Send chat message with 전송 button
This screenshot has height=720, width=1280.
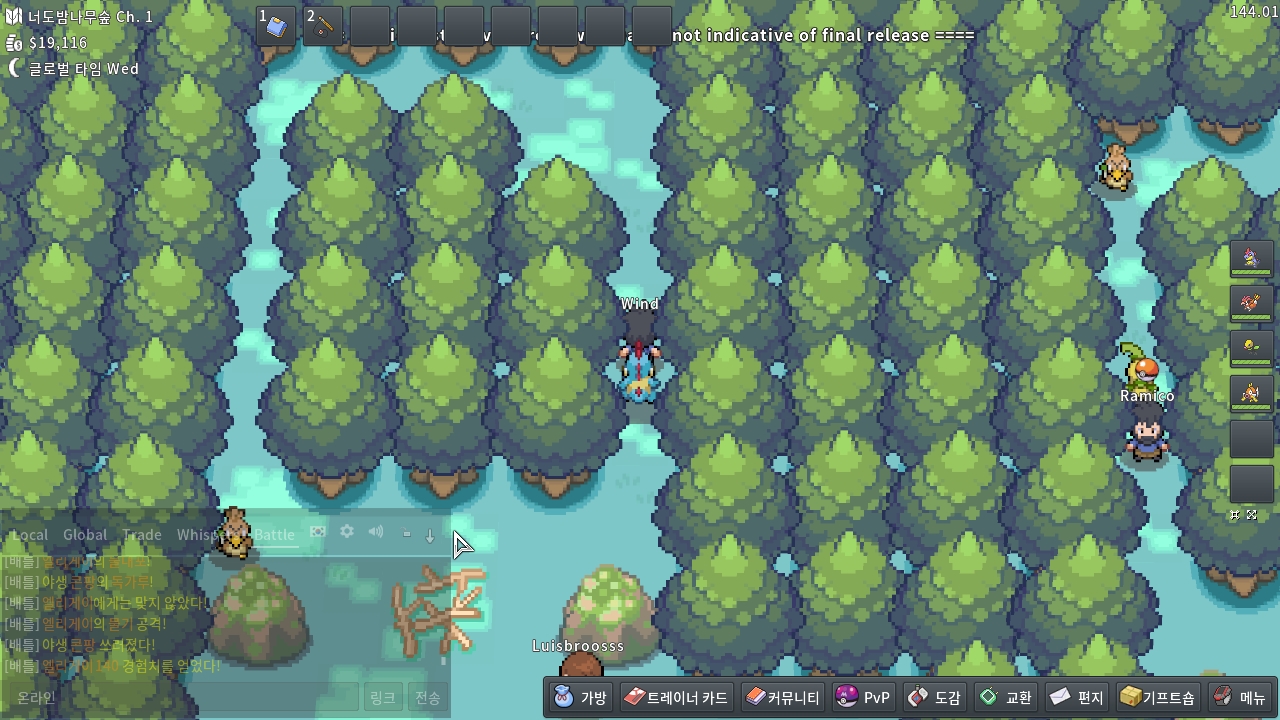pyautogui.click(x=428, y=697)
